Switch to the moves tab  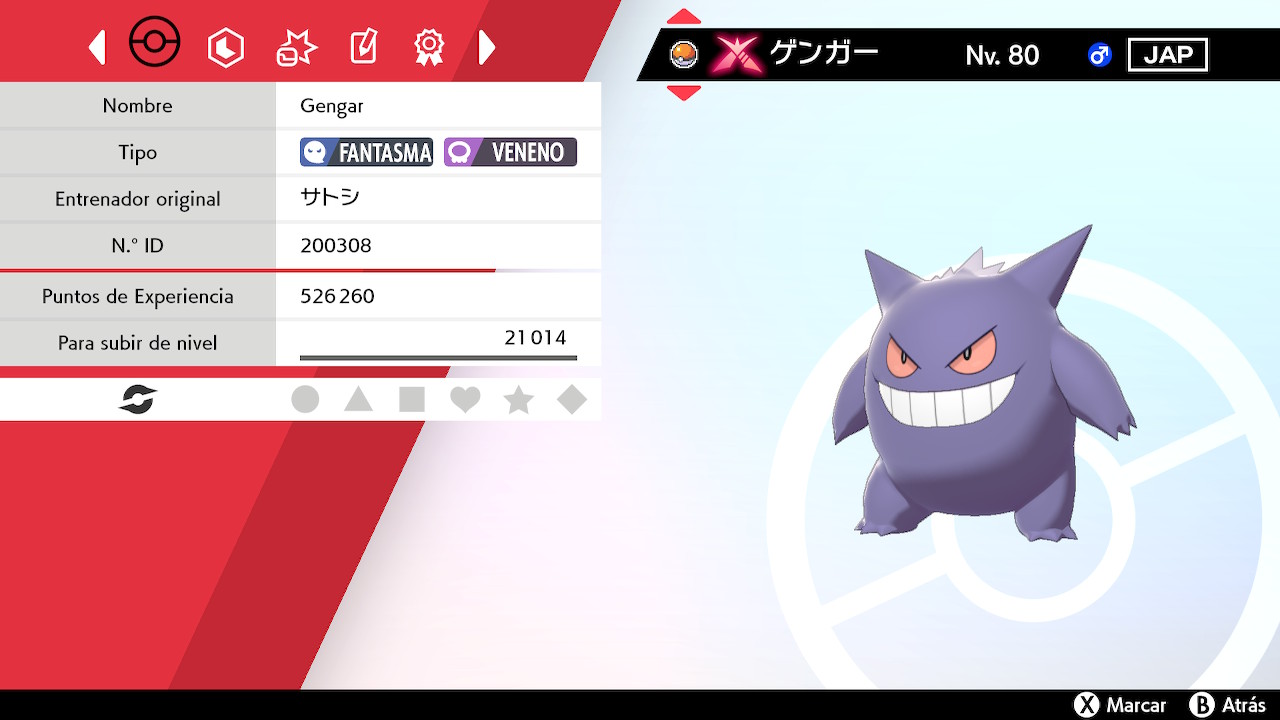(x=296, y=47)
